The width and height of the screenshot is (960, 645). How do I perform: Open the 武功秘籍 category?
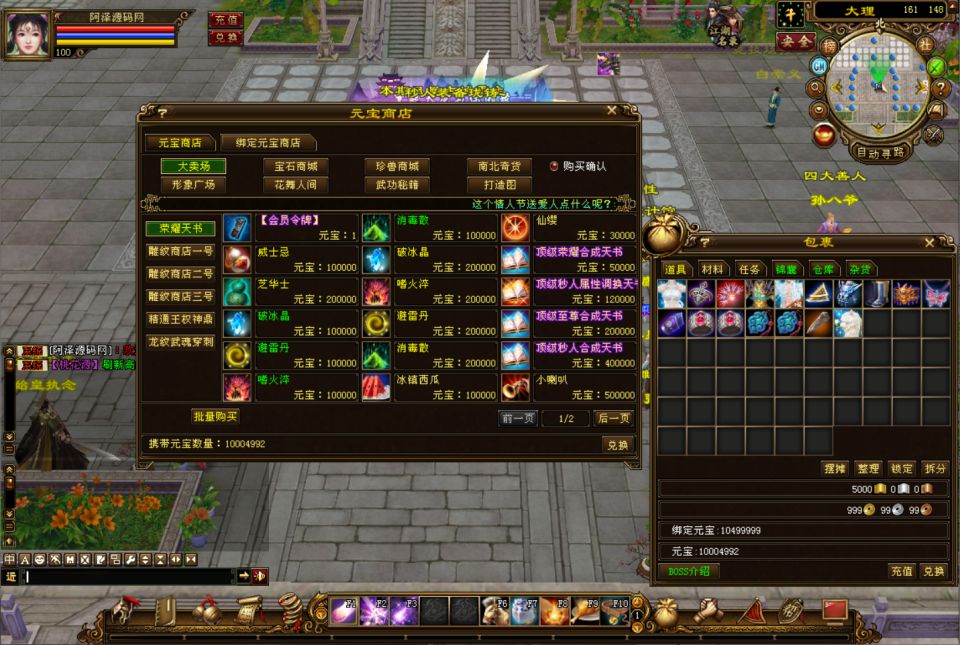397,185
